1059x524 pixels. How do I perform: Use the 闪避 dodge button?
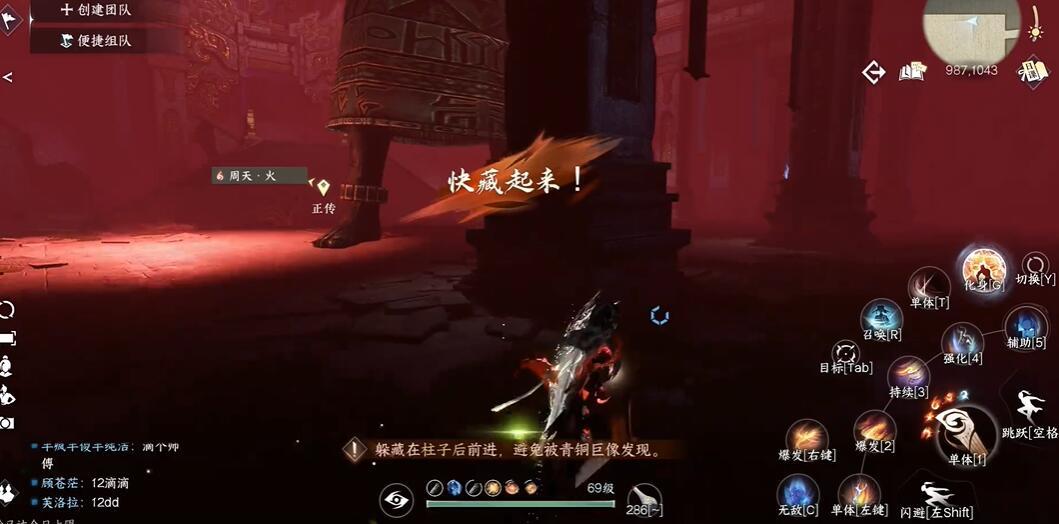tap(935, 496)
